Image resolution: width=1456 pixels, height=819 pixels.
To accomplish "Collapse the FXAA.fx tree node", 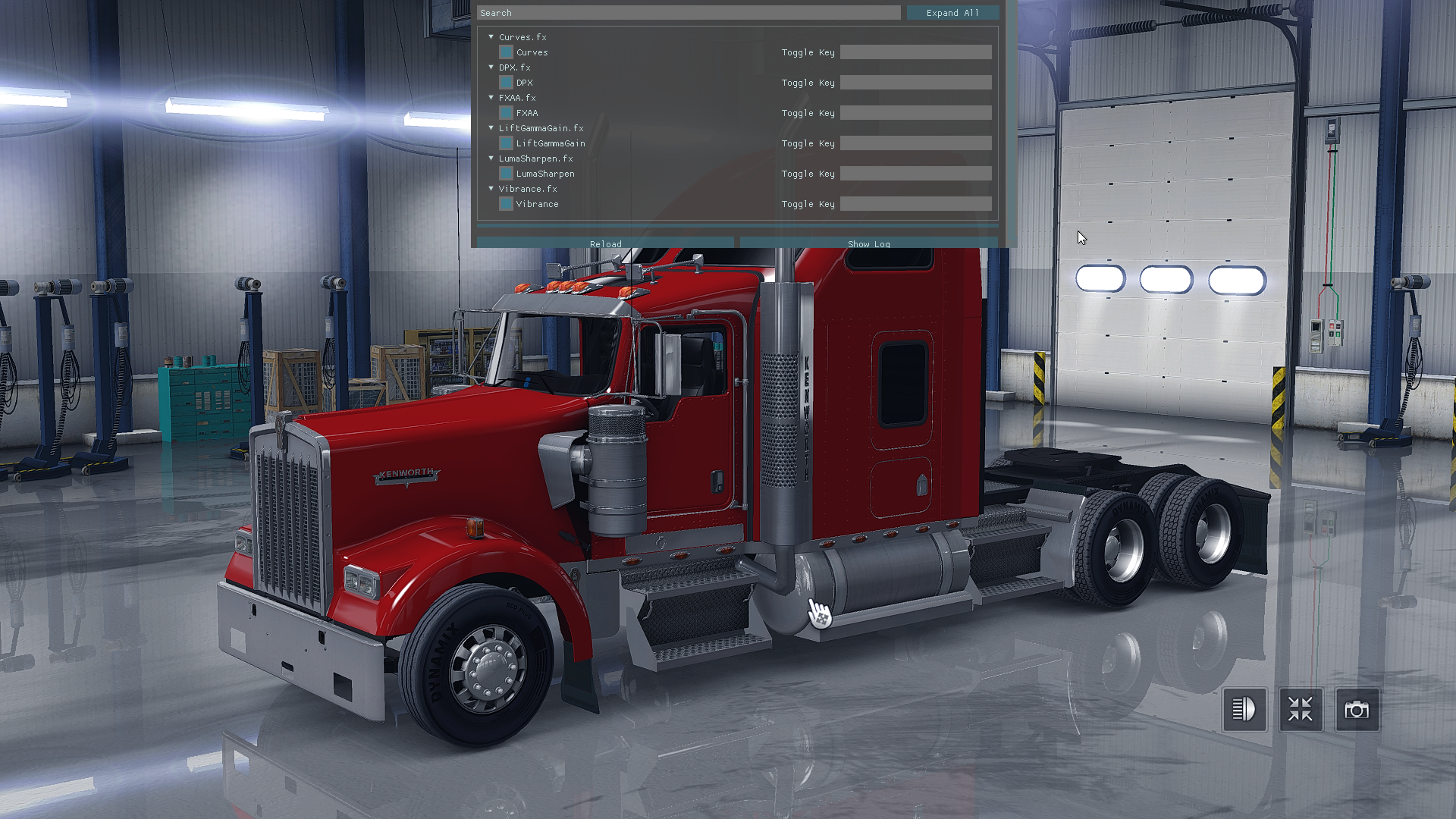I will (491, 98).
